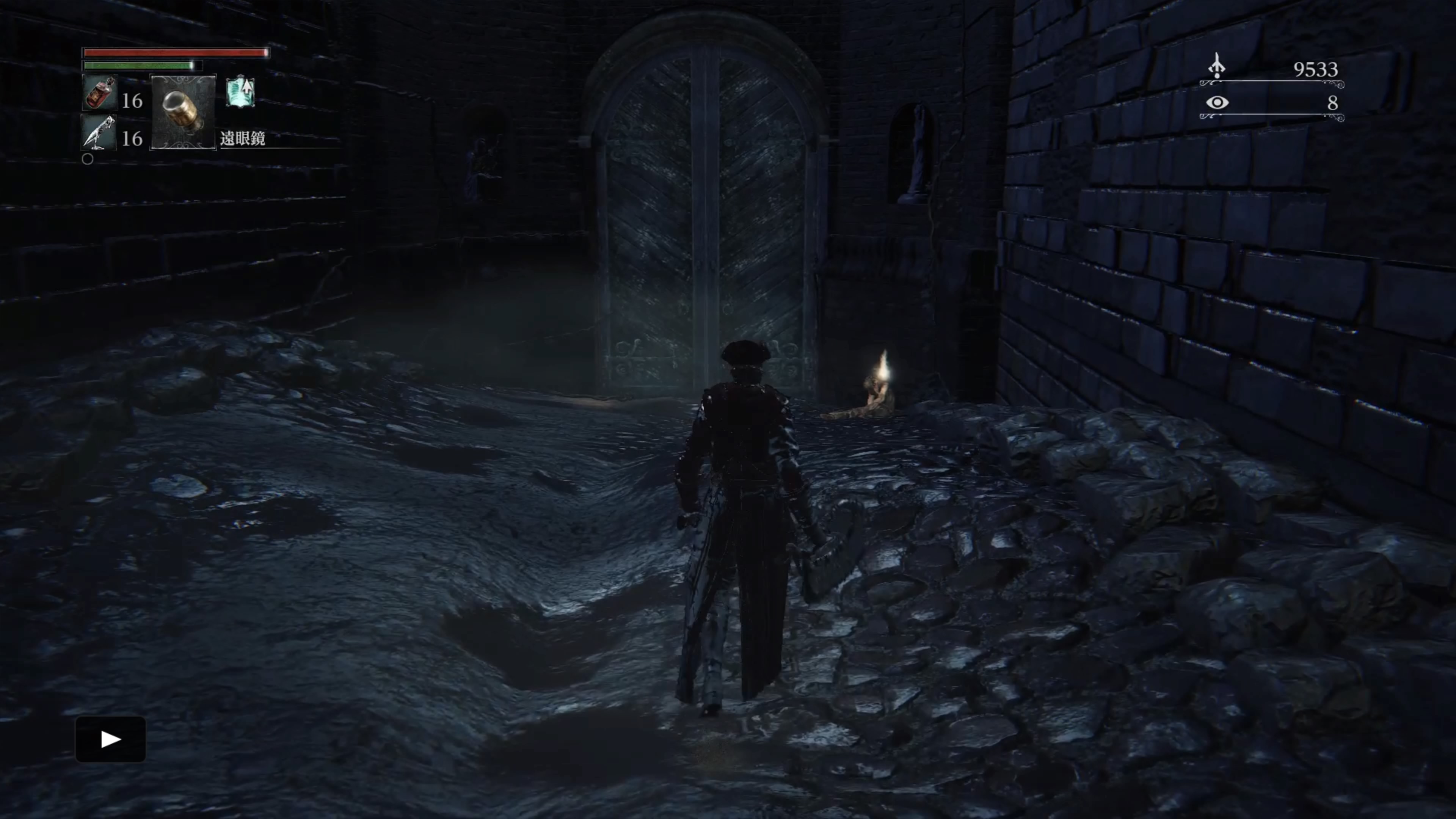
Task: Click the blood echoes icon
Action: 1216,66
